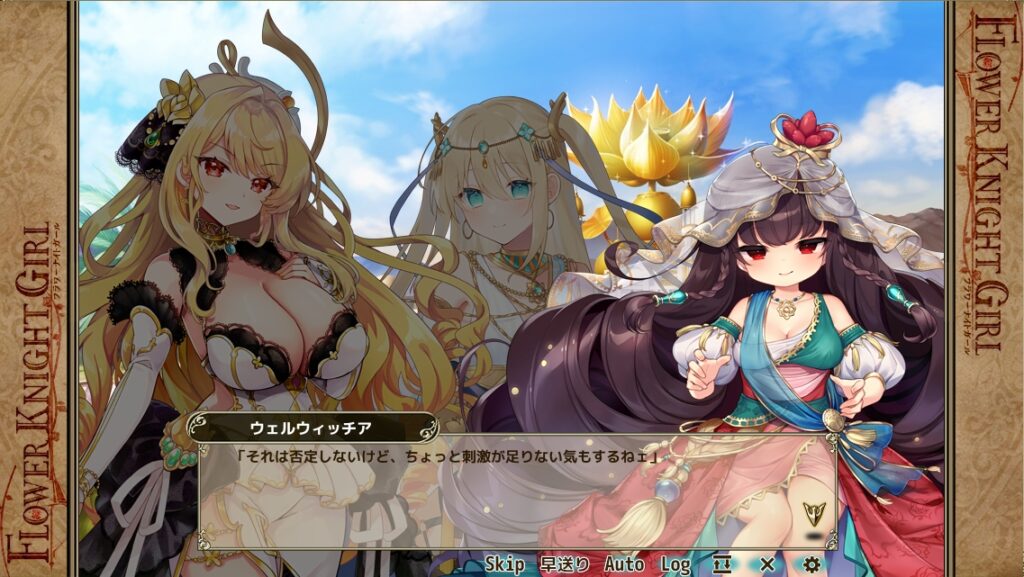Skip the current dialogue scene
Viewport: 1024px width, 577px height.
coord(505,565)
